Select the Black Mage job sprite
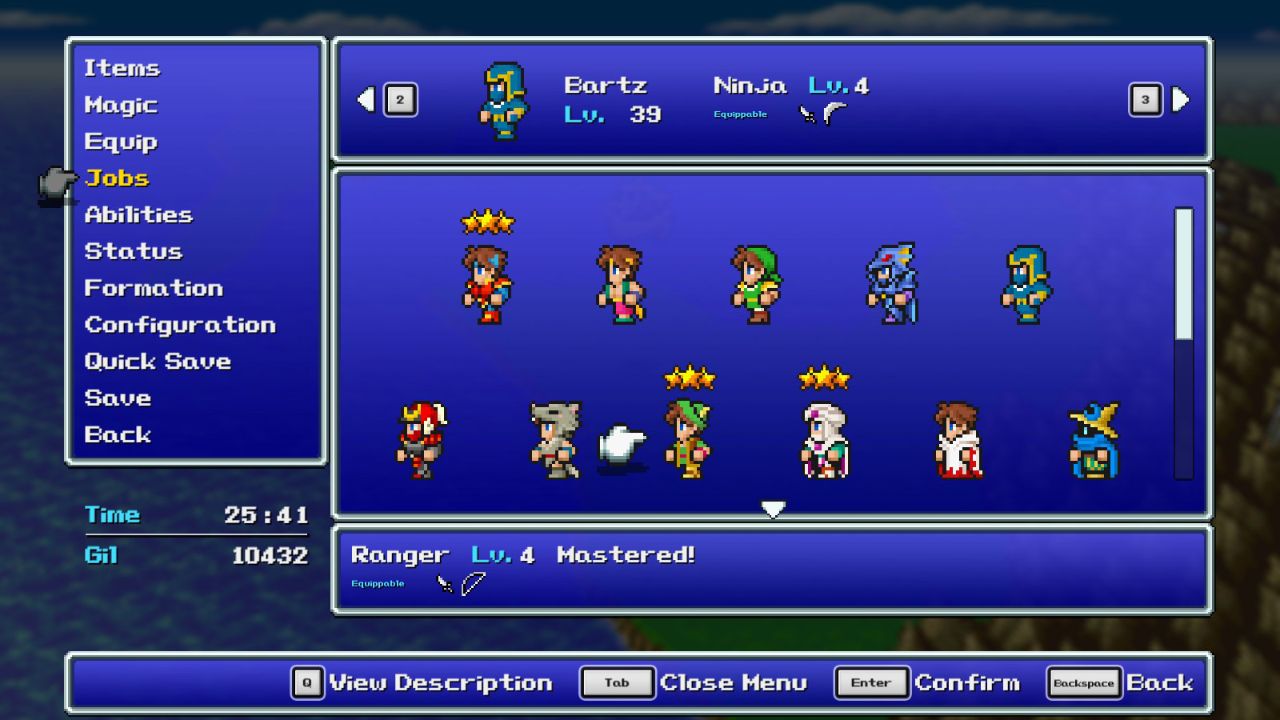Image resolution: width=1280 pixels, height=720 pixels. pyautogui.click(x=1091, y=440)
